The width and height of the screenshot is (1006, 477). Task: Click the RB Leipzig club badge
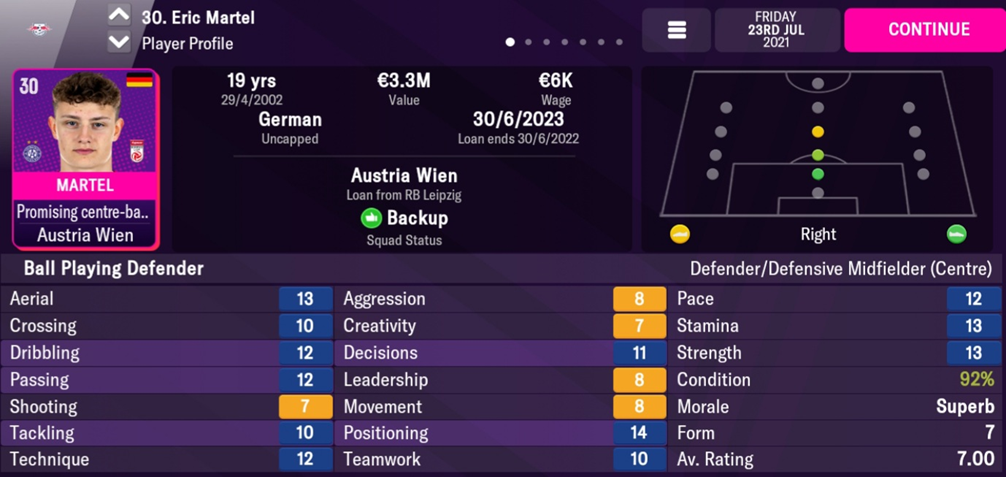40,29
